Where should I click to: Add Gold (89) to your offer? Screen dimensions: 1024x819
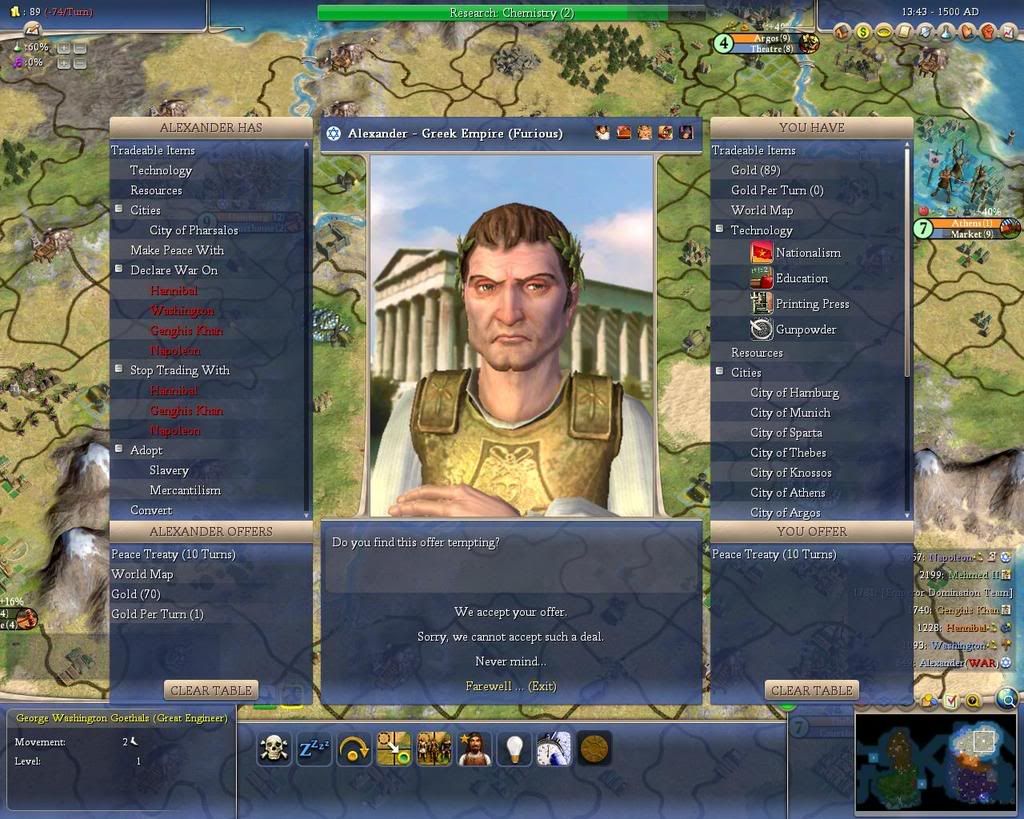(755, 170)
